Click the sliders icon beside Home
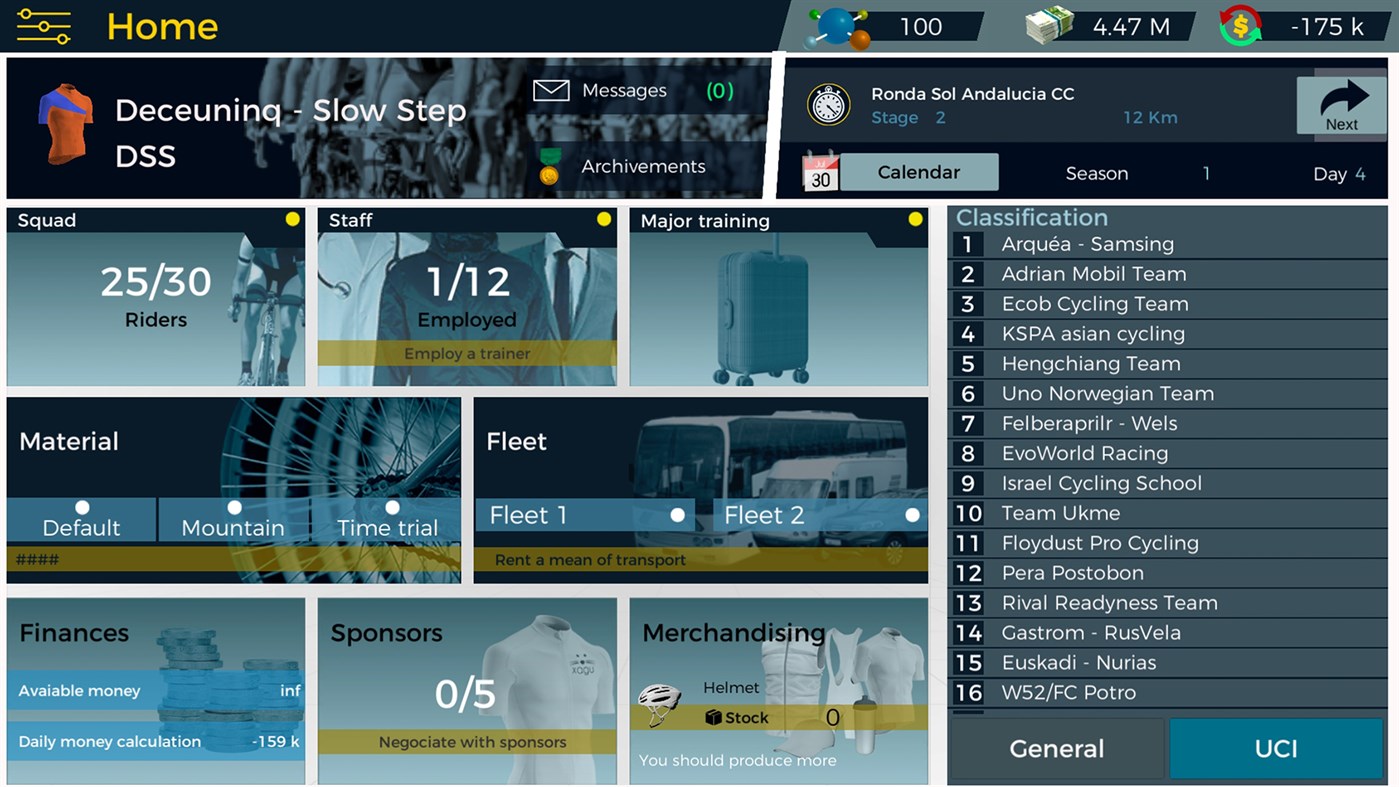Viewport: 1399px width, 787px height. [42, 26]
